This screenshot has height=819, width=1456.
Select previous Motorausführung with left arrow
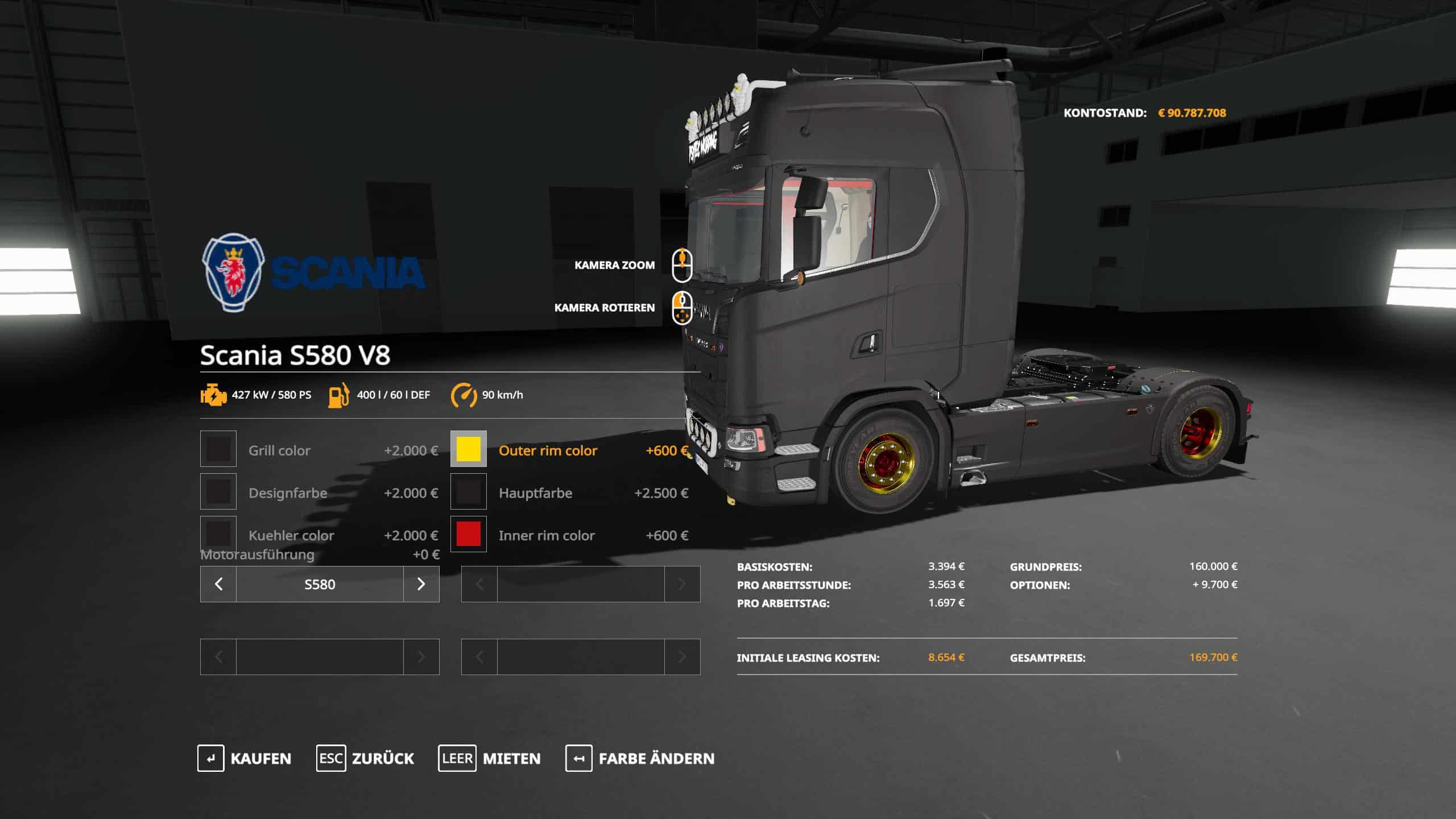click(218, 584)
